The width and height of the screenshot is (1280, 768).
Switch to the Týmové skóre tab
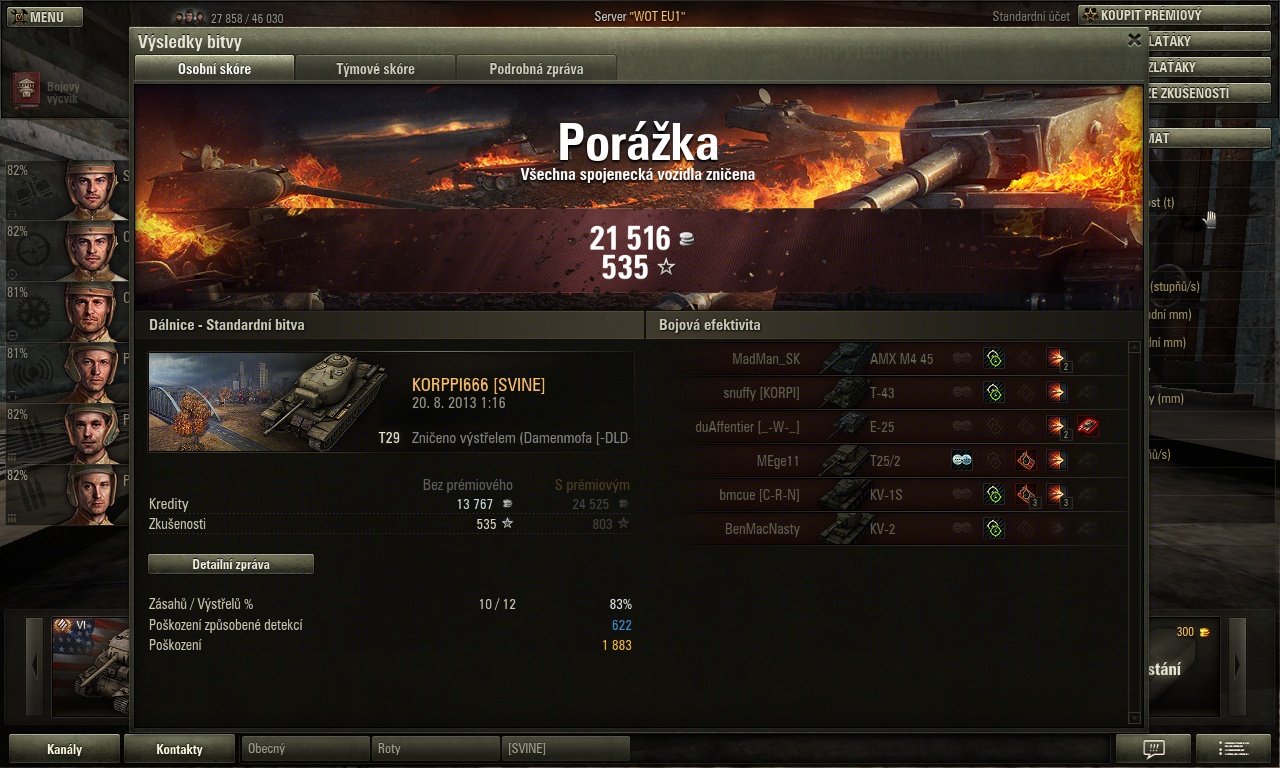(375, 69)
